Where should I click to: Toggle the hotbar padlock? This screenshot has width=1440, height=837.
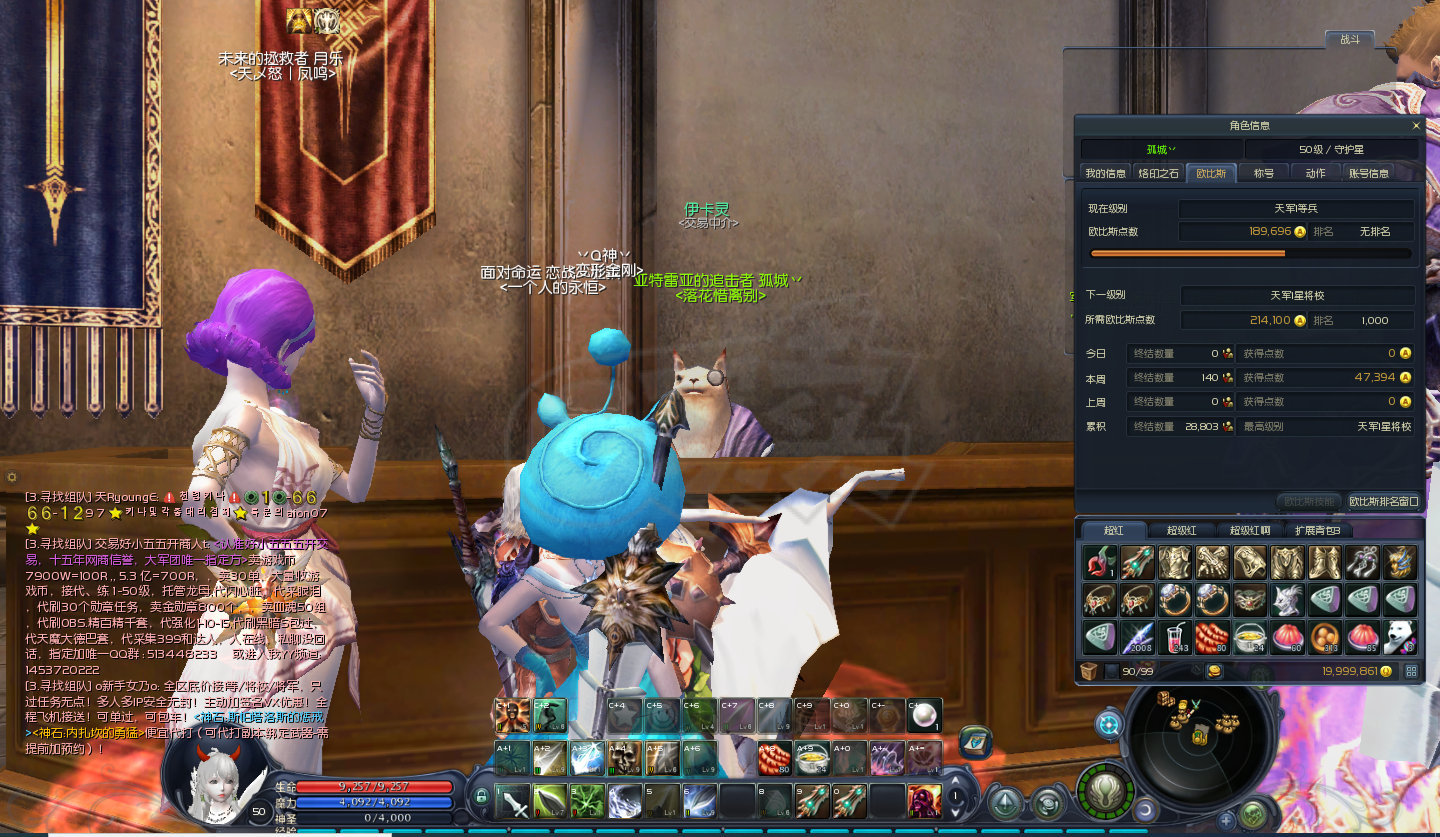point(481,798)
